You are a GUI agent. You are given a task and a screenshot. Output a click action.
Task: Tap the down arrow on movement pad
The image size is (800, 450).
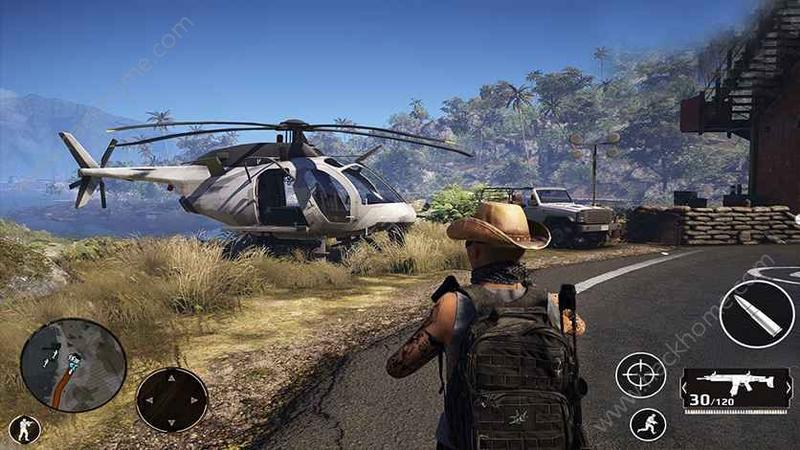tap(172, 421)
